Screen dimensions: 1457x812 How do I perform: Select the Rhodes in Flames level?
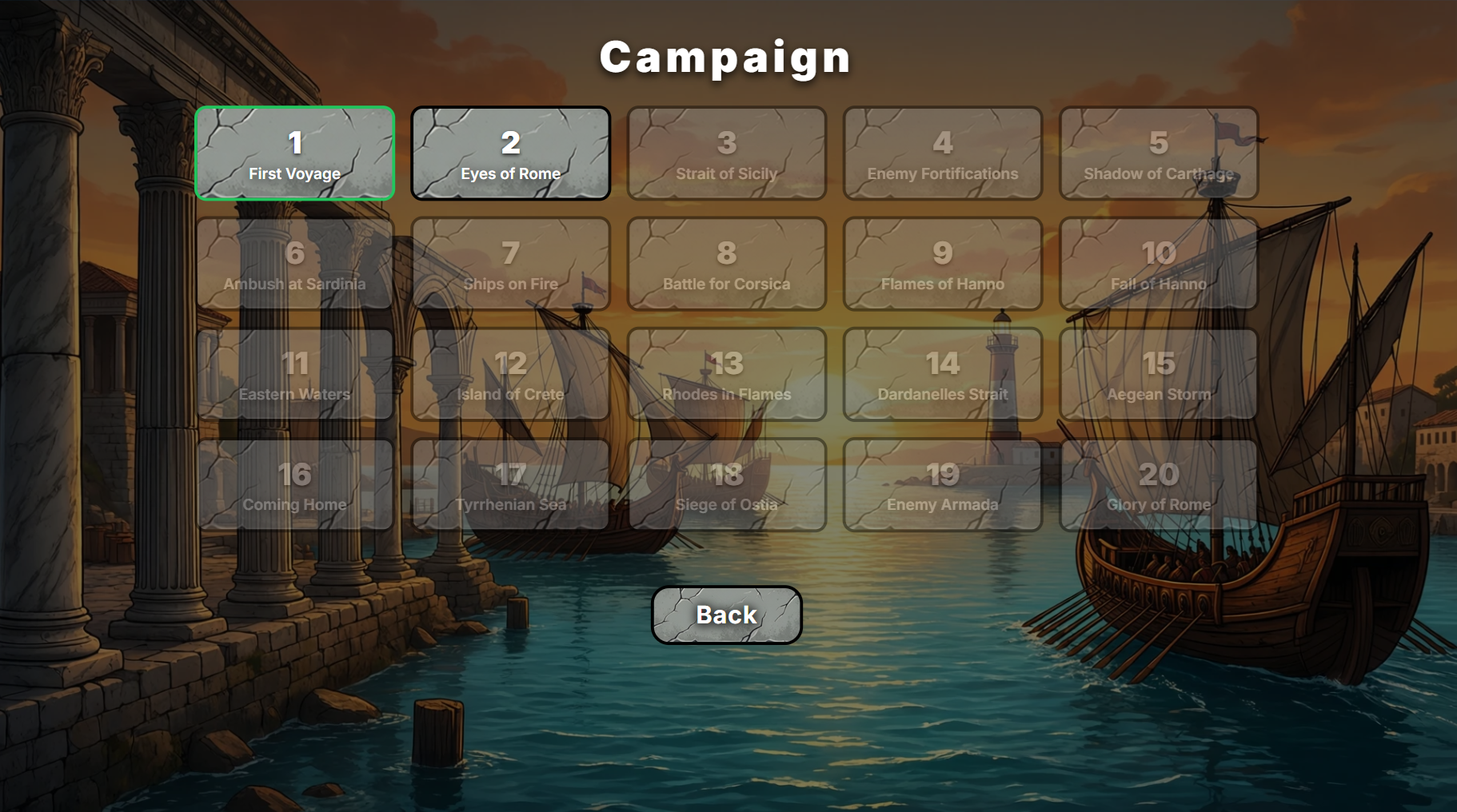[x=727, y=374]
